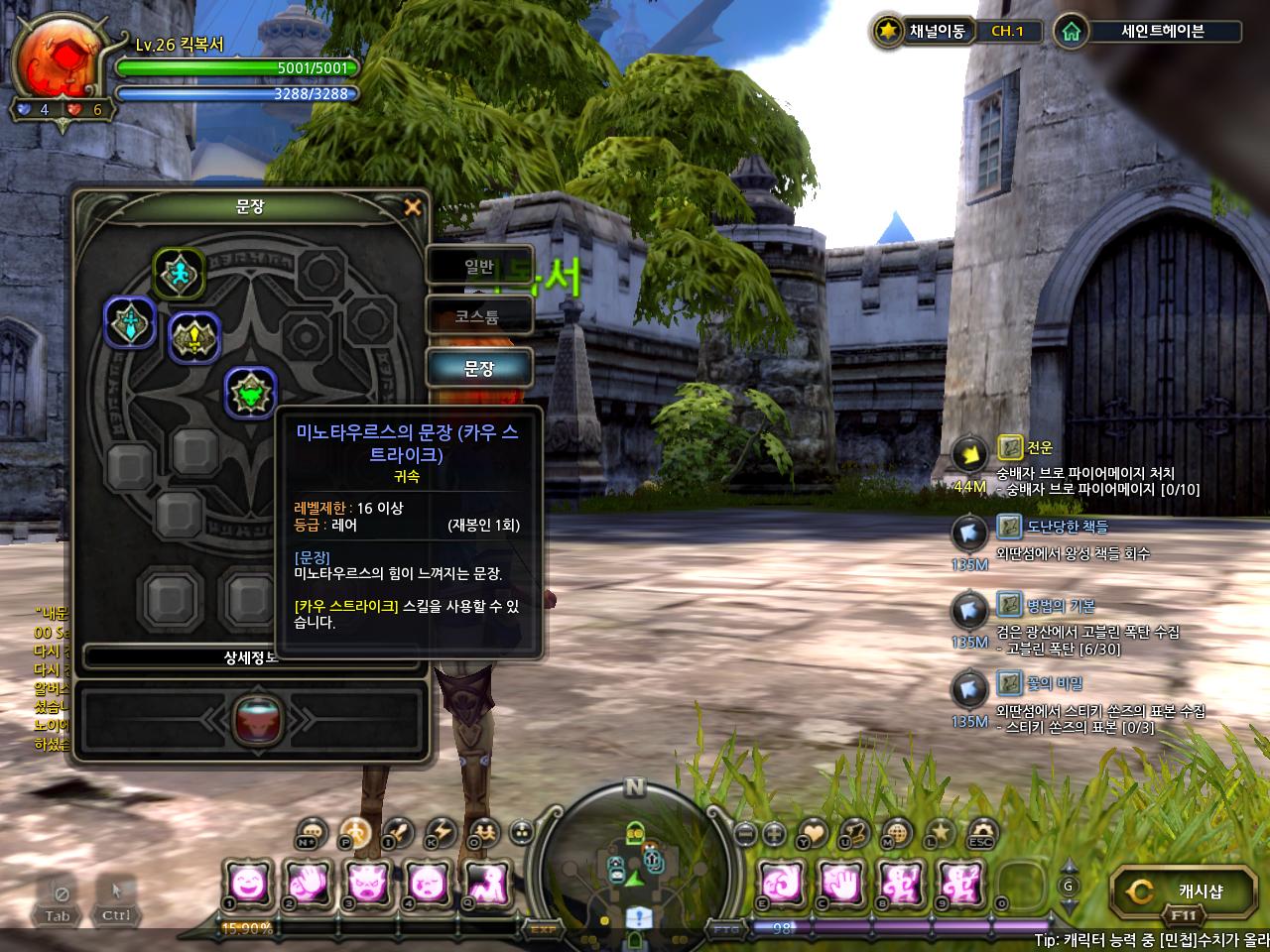Select the 도난당한 책들 quest entry
Viewport: 1270px width, 952px height.
click(1067, 527)
